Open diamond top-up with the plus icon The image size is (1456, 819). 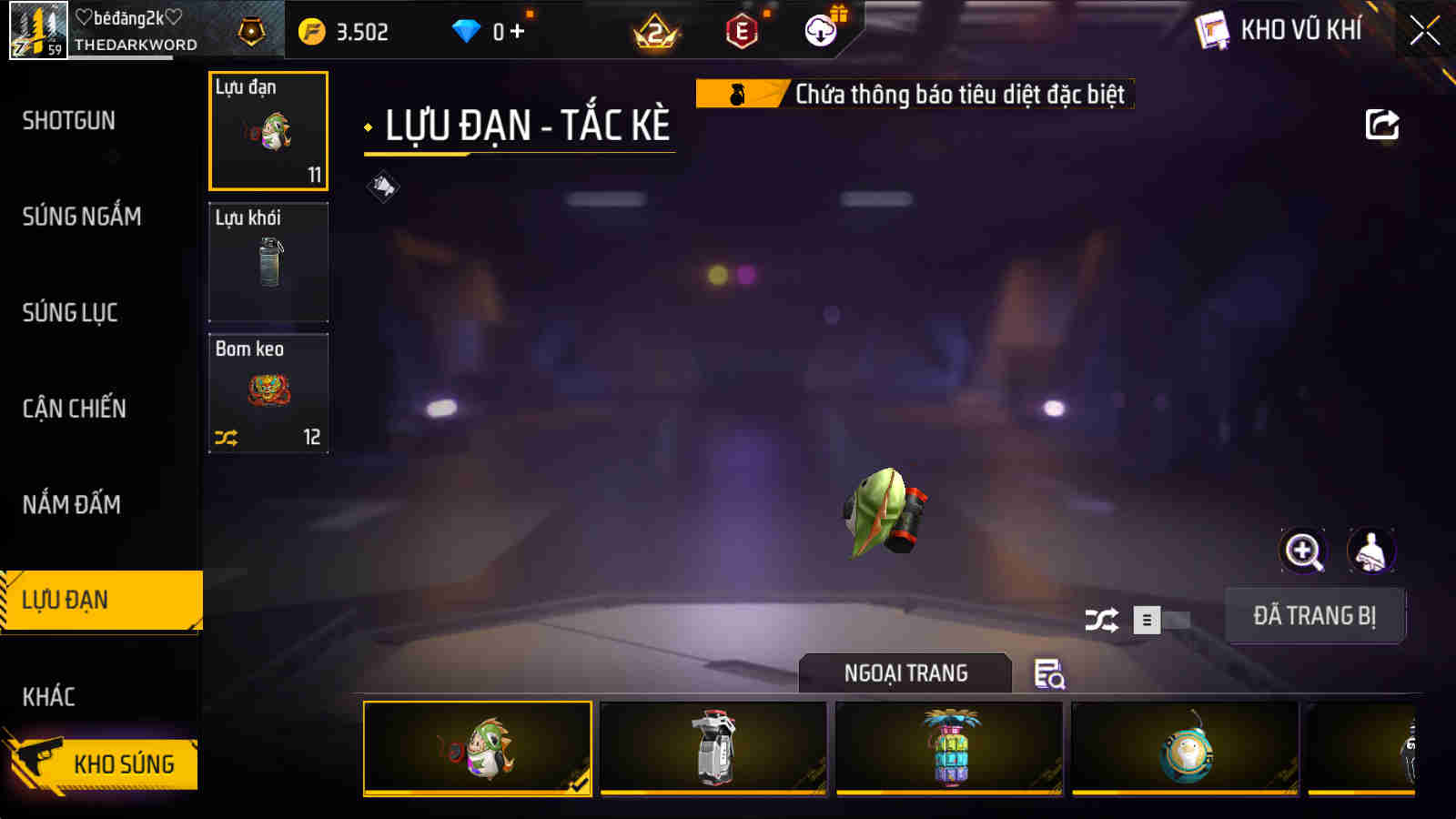[x=517, y=29]
